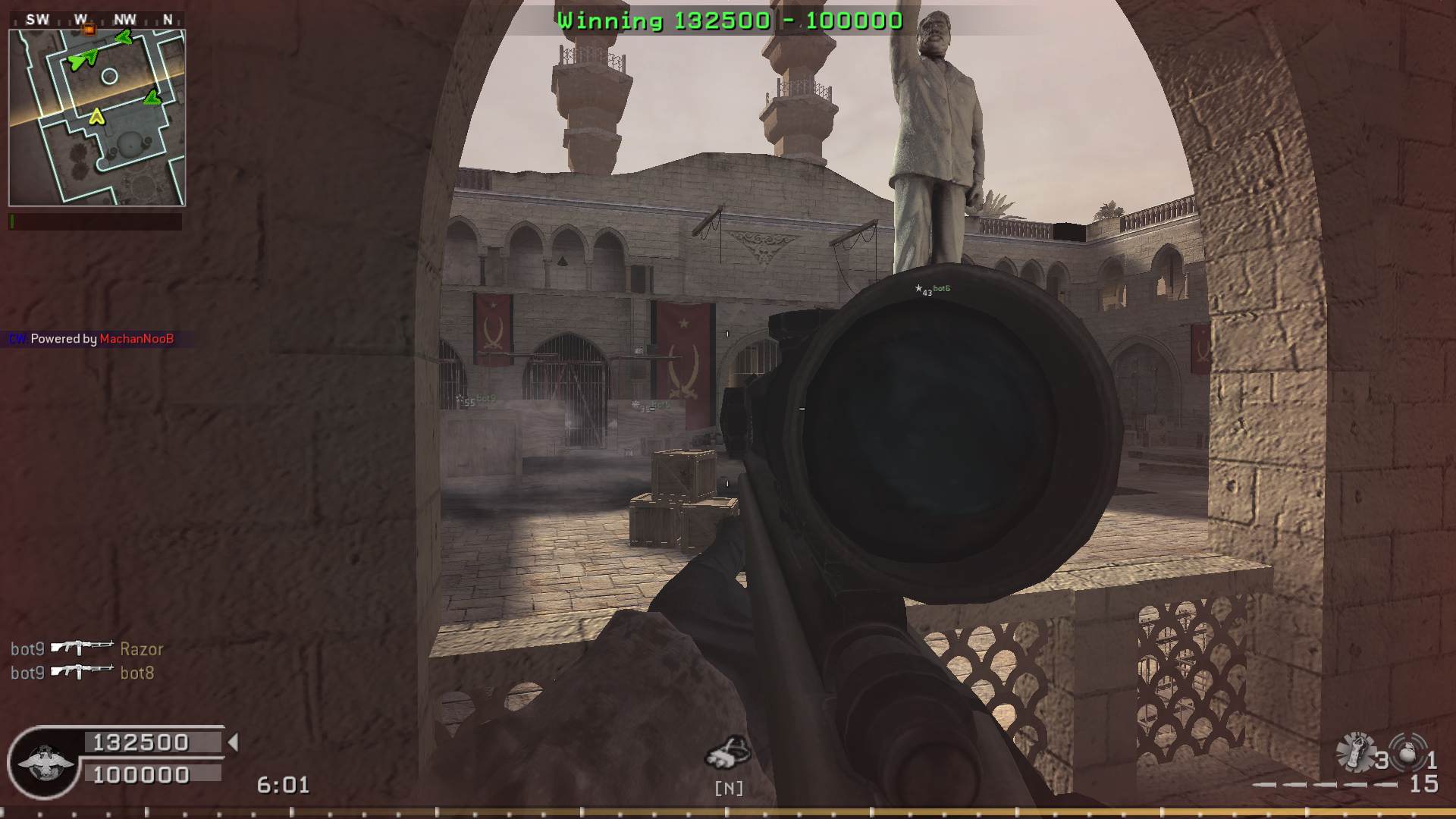Screen dimensions: 1456x819
Task: Click the minimap in the corner
Action: 97,118
